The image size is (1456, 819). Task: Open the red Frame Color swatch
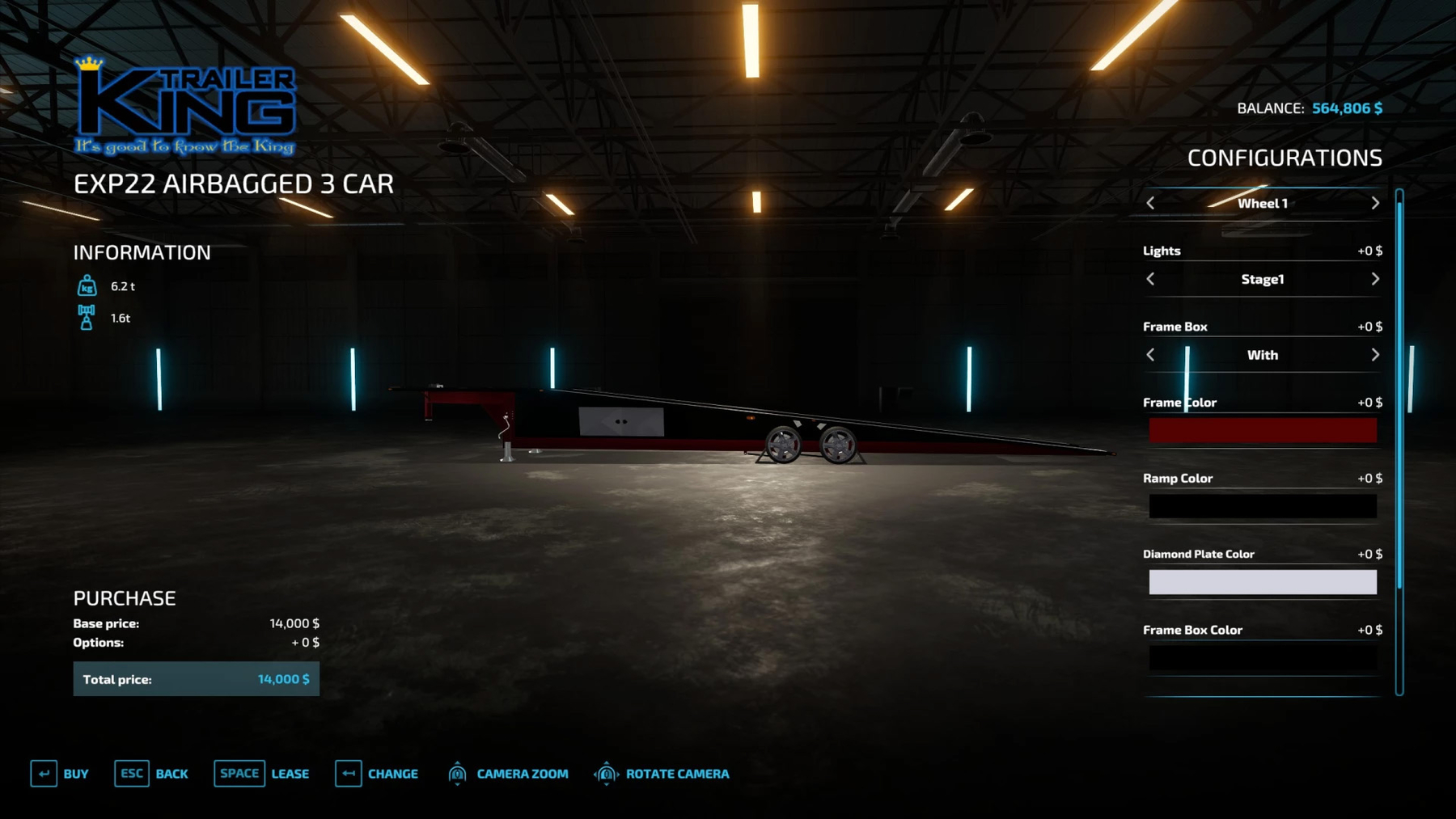pyautogui.click(x=1262, y=430)
